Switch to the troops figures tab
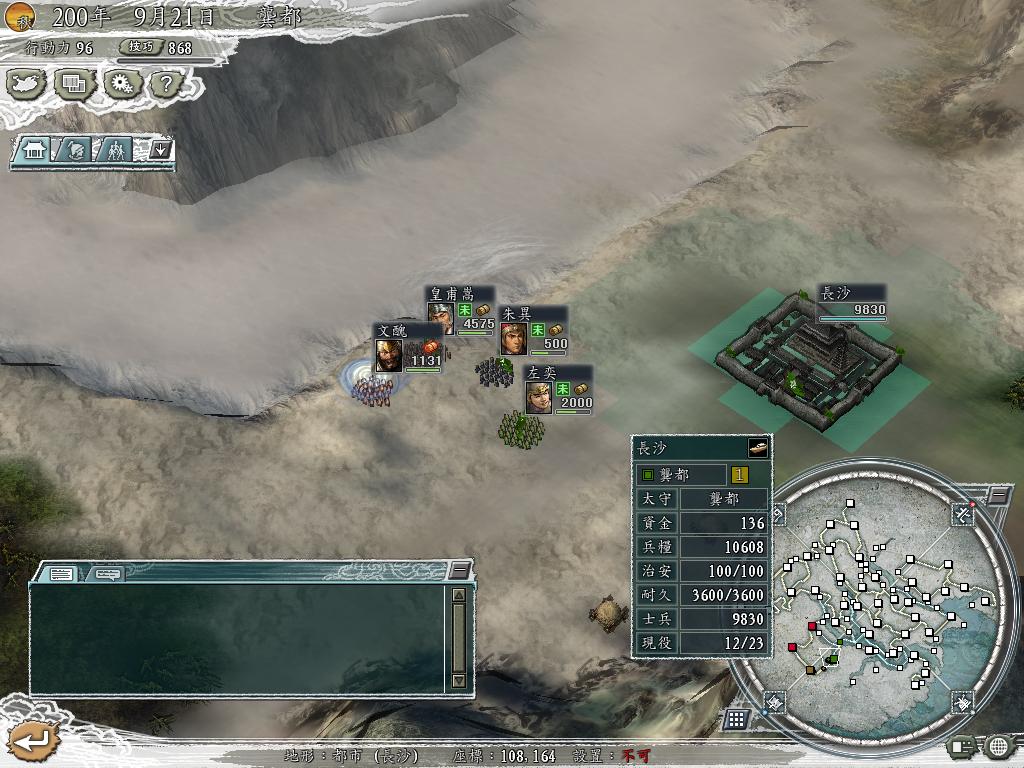The image size is (1024, 768). (x=116, y=151)
